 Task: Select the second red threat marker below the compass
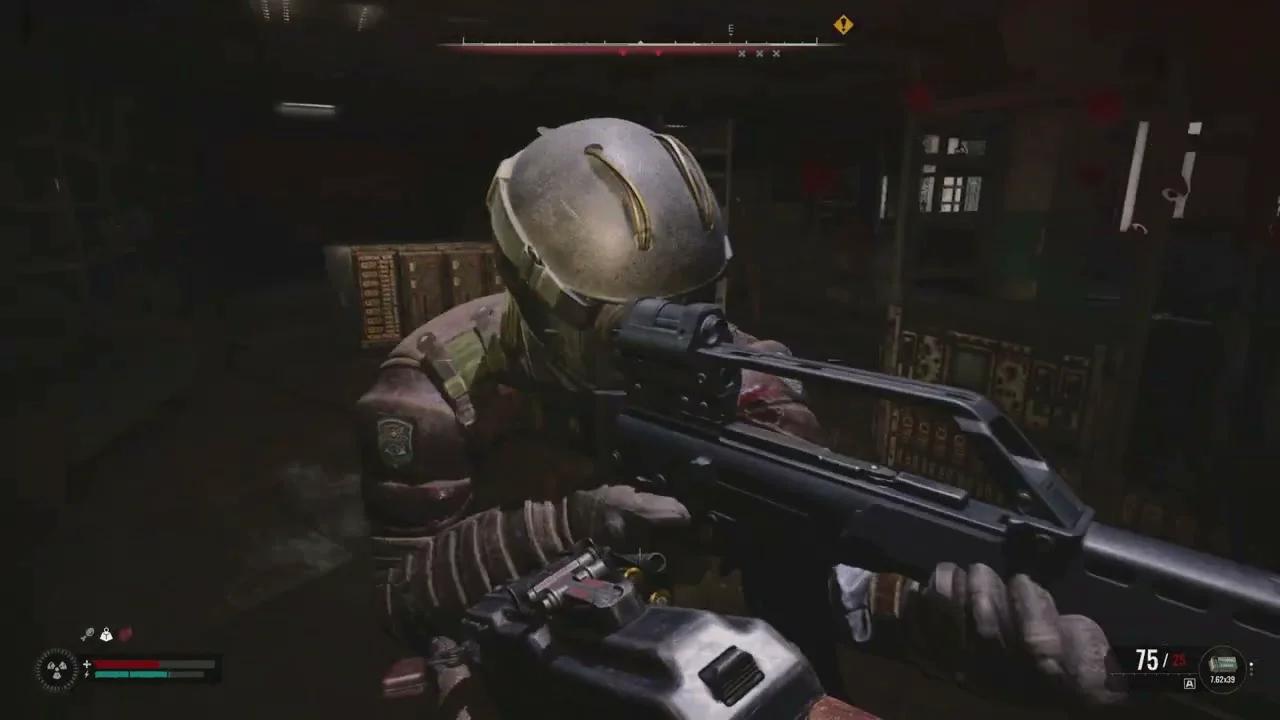click(659, 52)
